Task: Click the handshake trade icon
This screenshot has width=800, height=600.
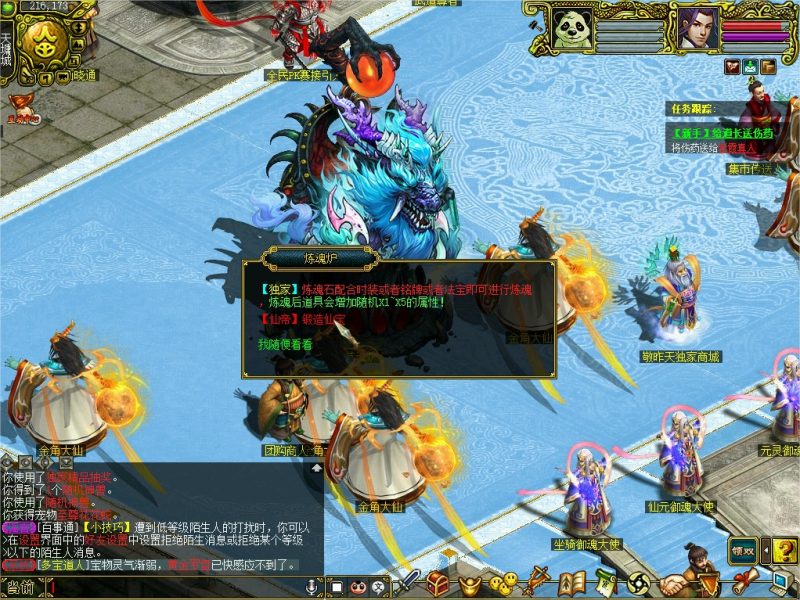Action: tap(676, 584)
